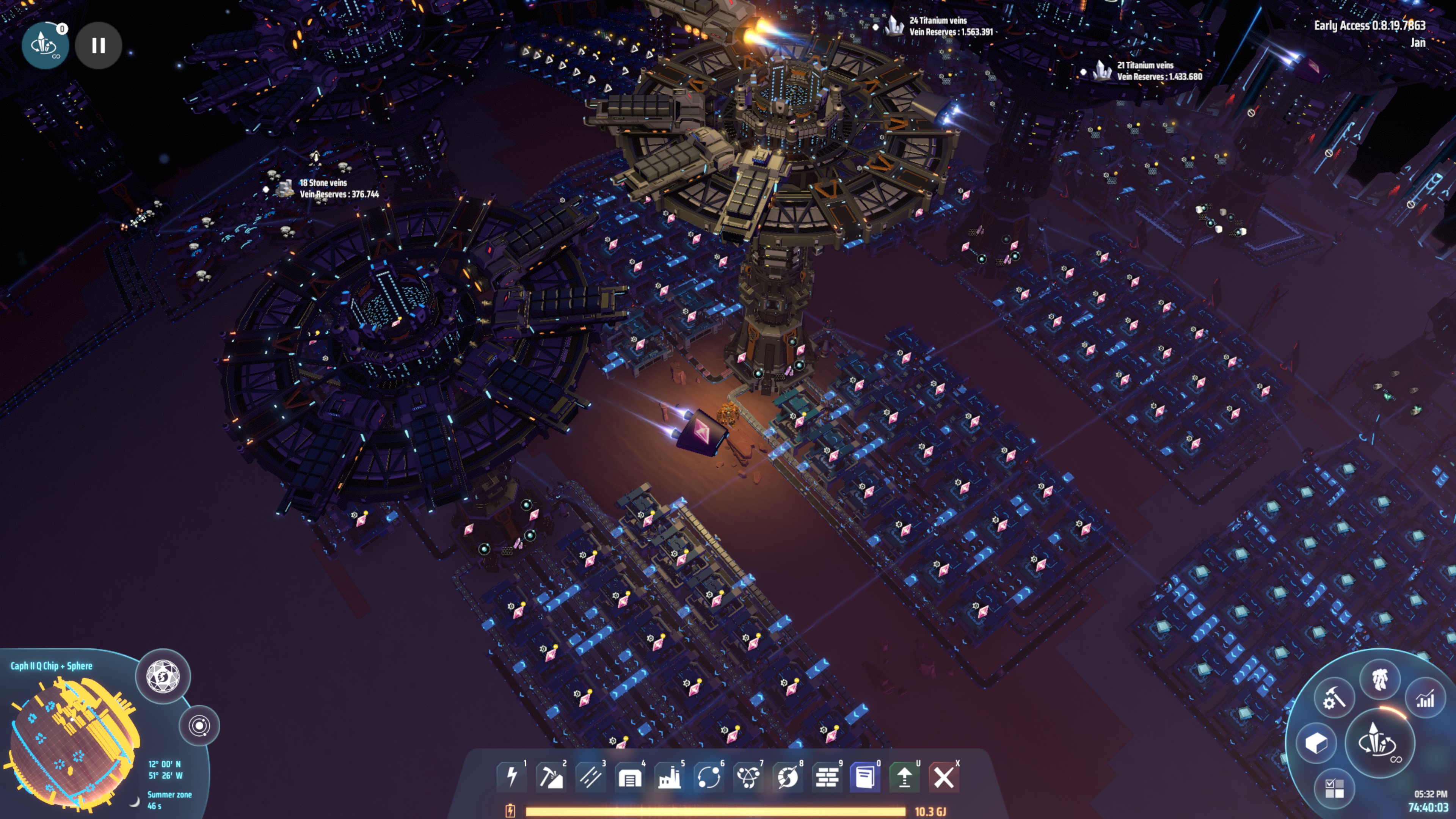
Task: Select the Environment Modification foundation category
Action: (827, 777)
